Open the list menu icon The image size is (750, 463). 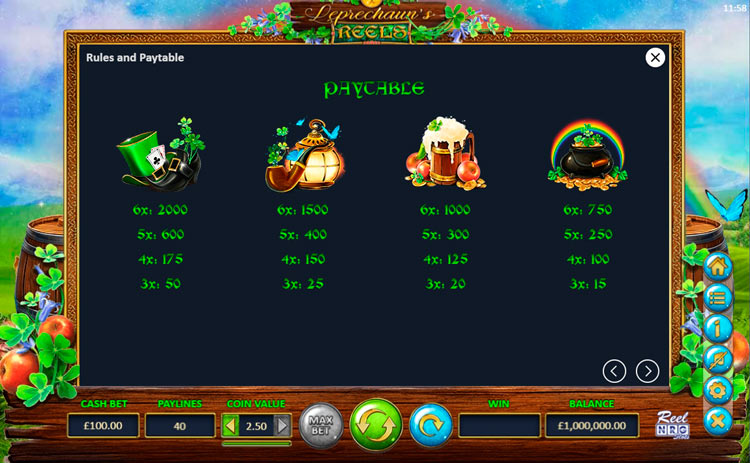pyautogui.click(x=717, y=298)
